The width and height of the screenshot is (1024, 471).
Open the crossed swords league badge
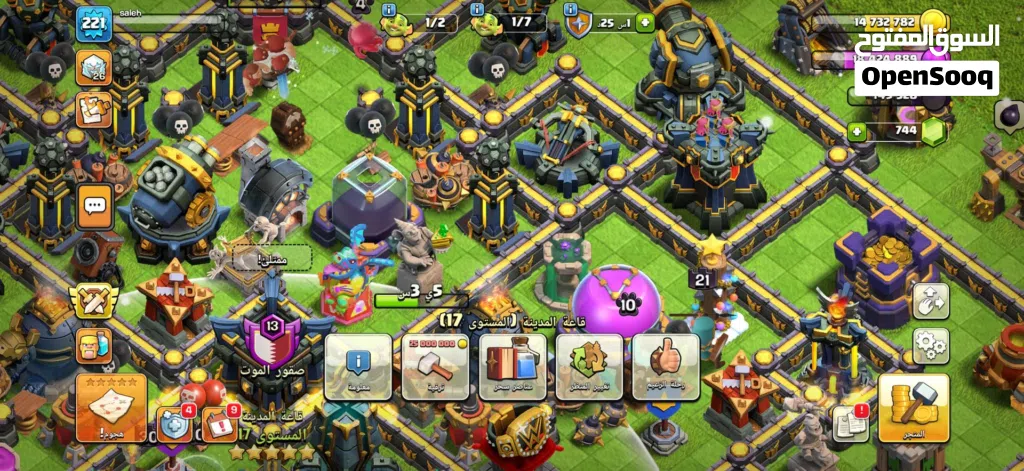pyautogui.click(x=93, y=298)
